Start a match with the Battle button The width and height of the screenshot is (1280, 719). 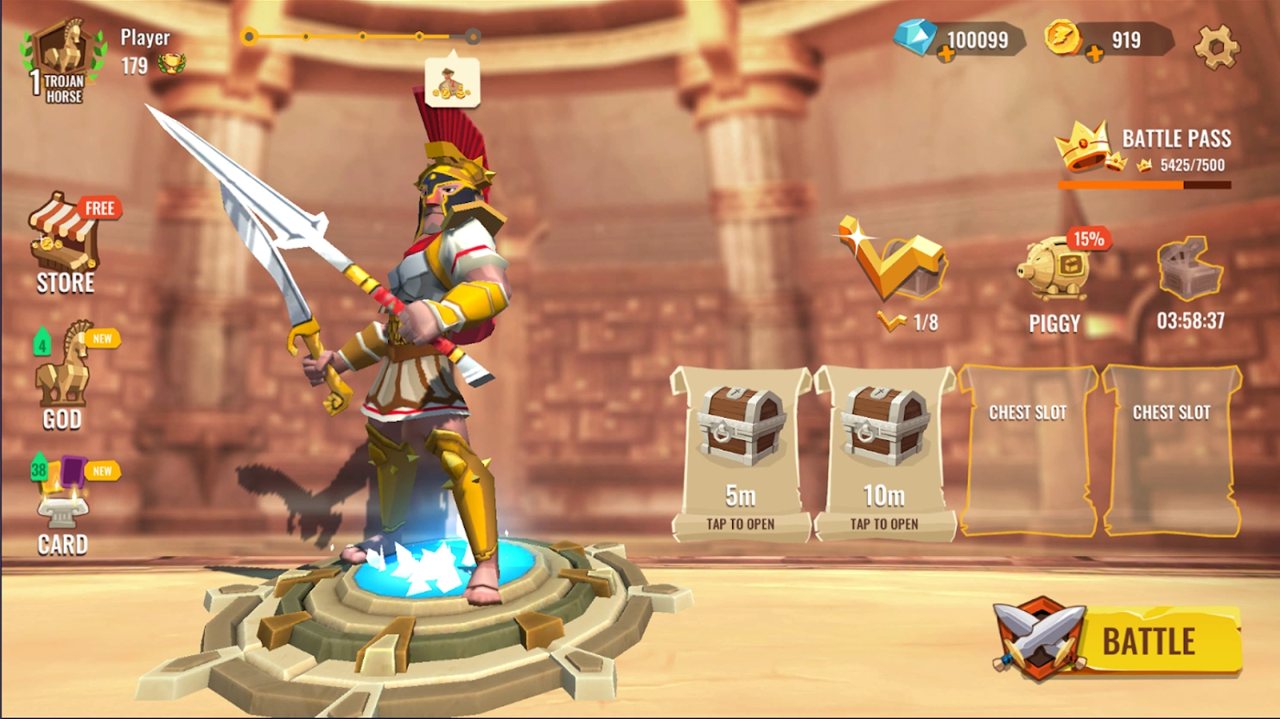[1120, 640]
